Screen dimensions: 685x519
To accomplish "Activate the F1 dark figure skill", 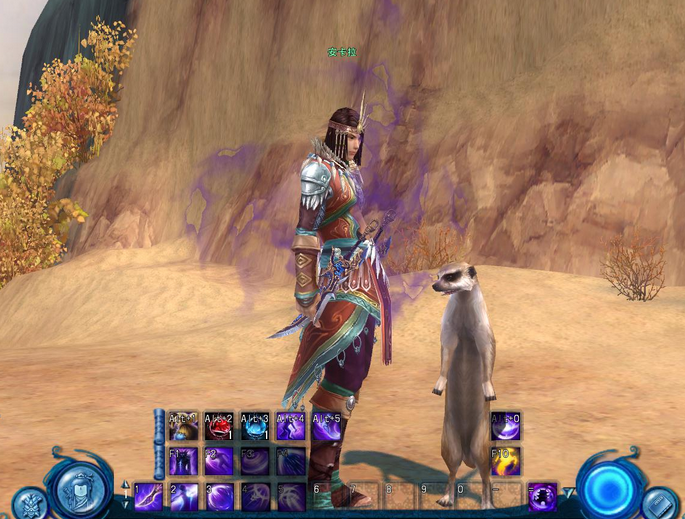I will tap(184, 462).
